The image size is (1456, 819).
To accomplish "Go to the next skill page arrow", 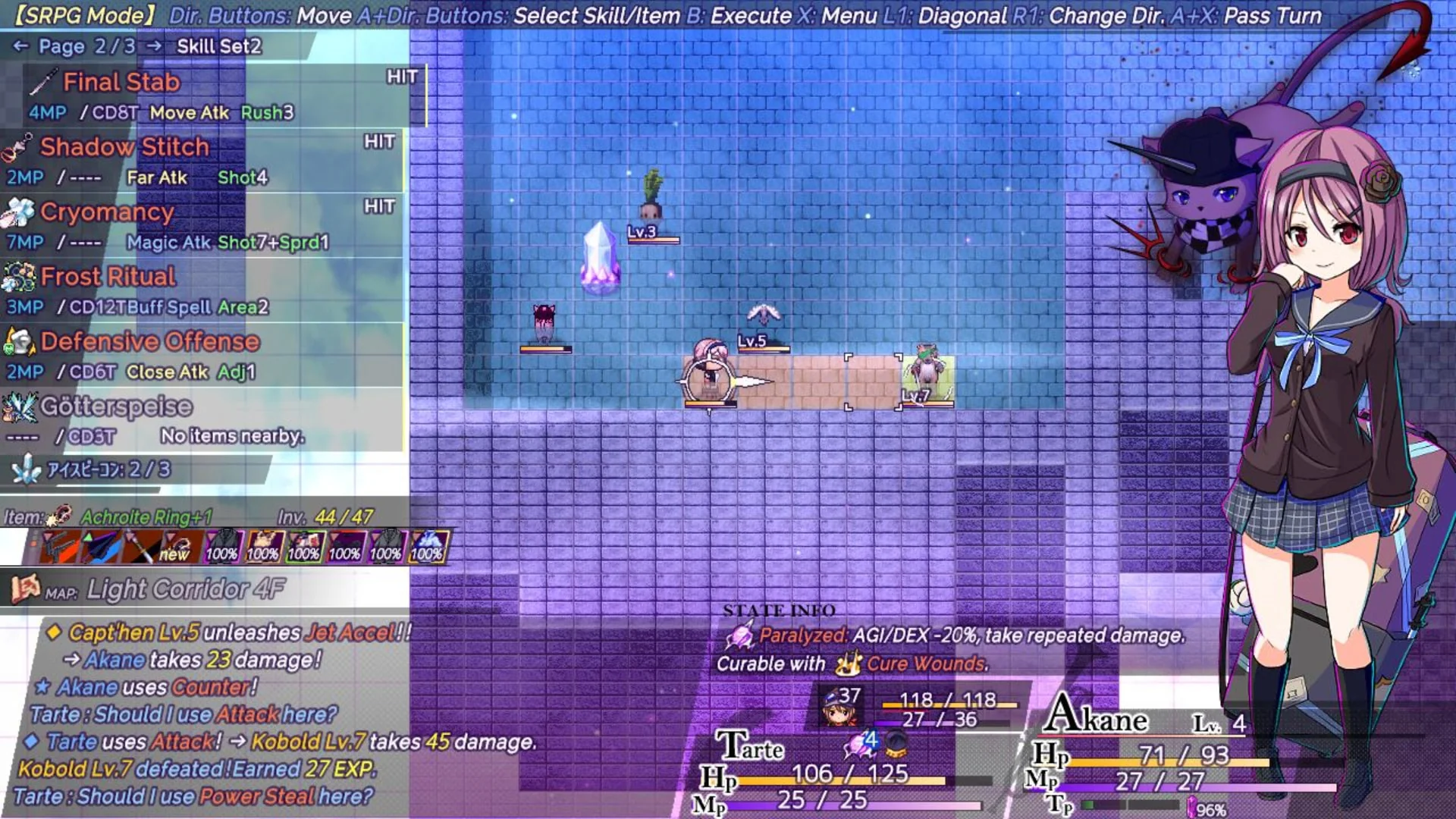I will pos(154,47).
